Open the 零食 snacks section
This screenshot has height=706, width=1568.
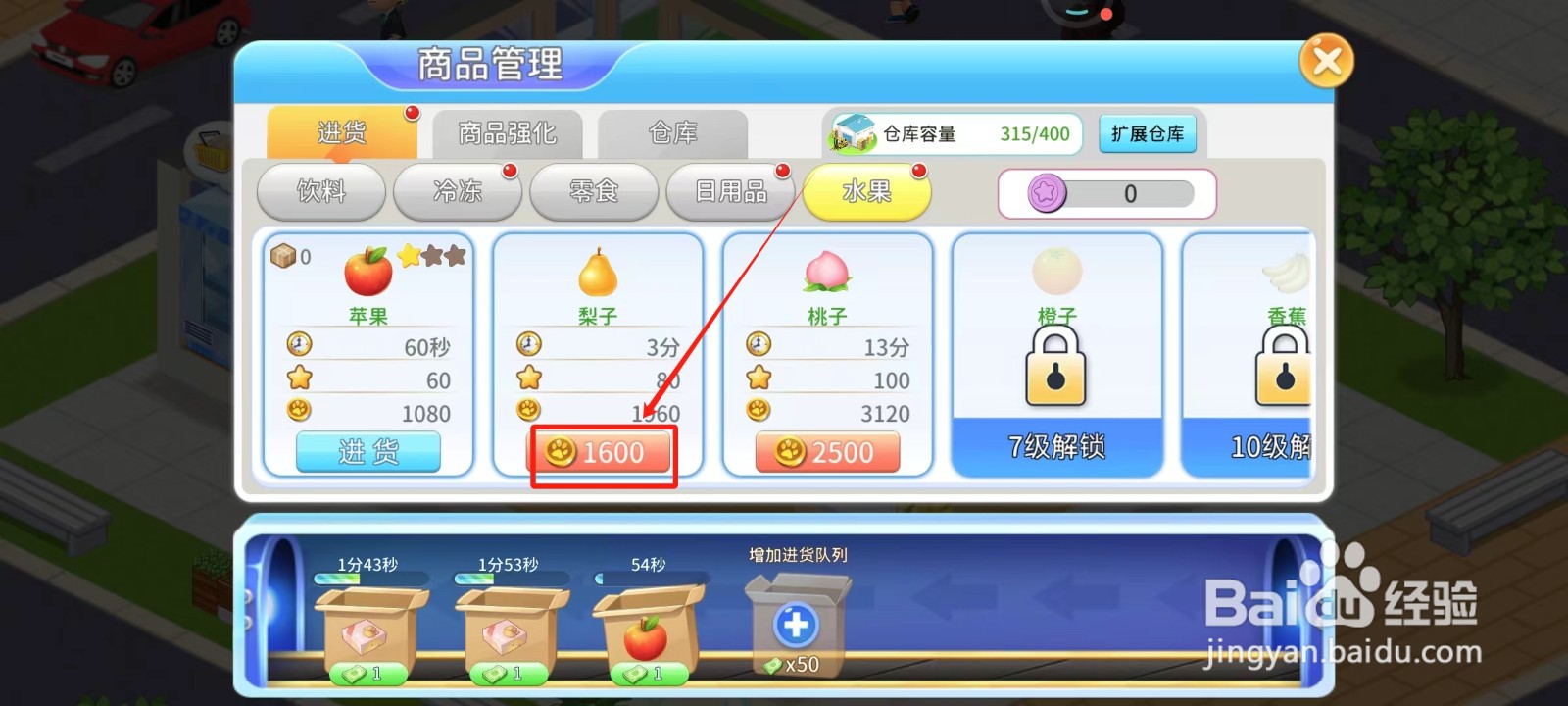coord(593,192)
